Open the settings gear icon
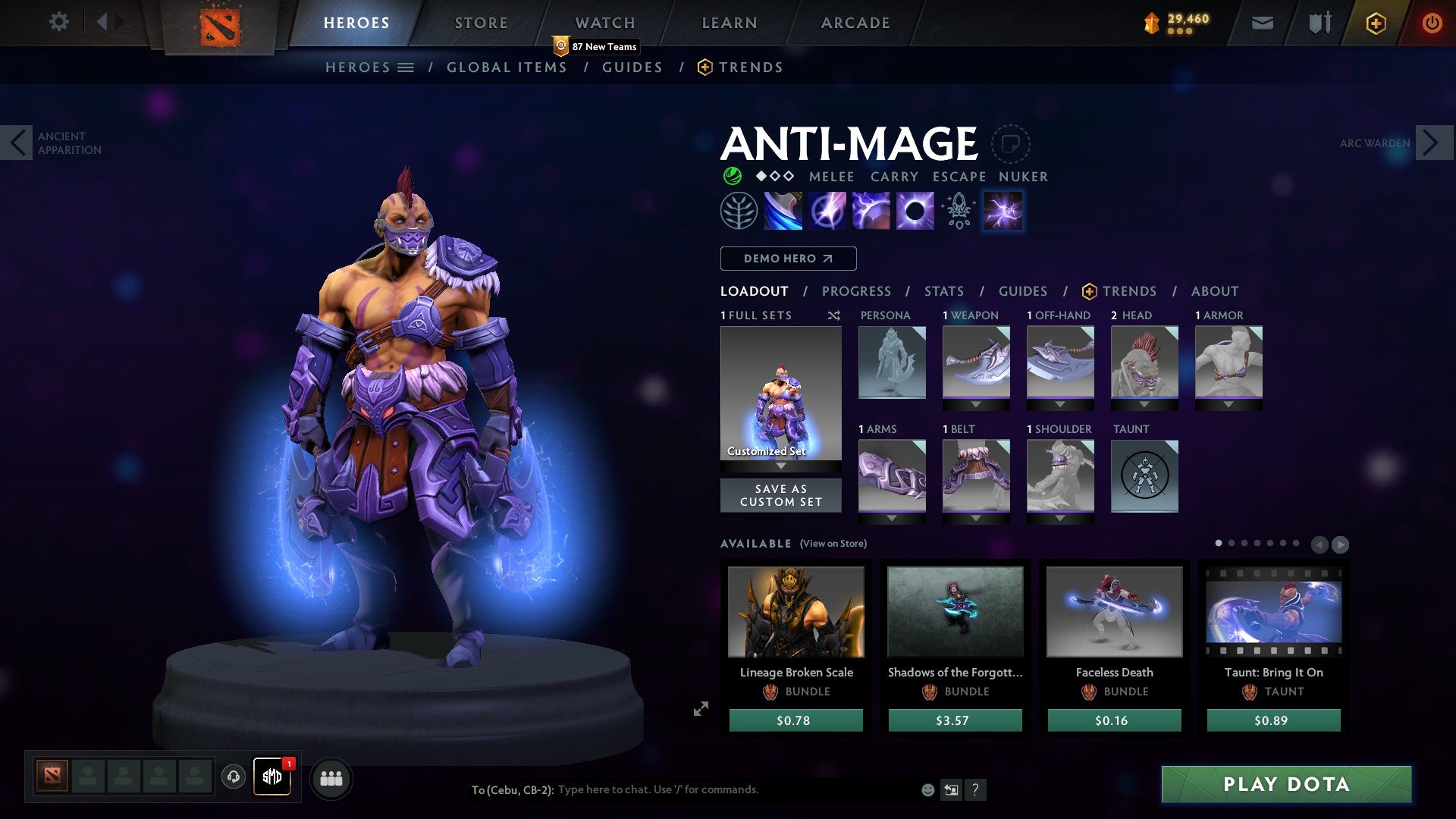This screenshot has height=819, width=1456. (58, 22)
